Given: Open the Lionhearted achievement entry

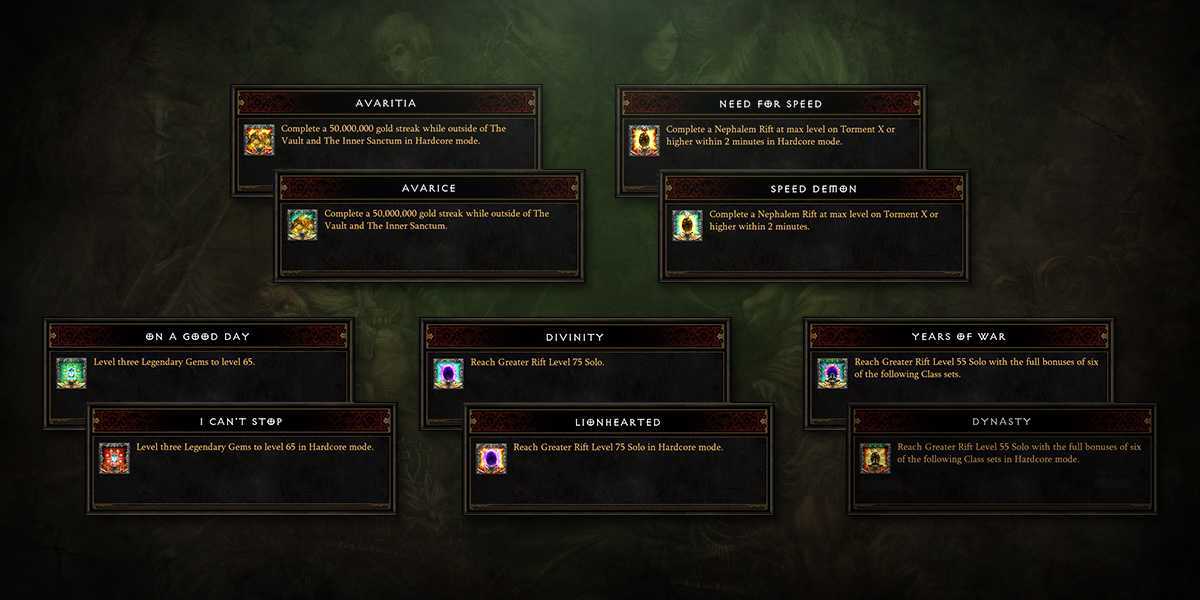Looking at the screenshot, I should coord(618,421).
